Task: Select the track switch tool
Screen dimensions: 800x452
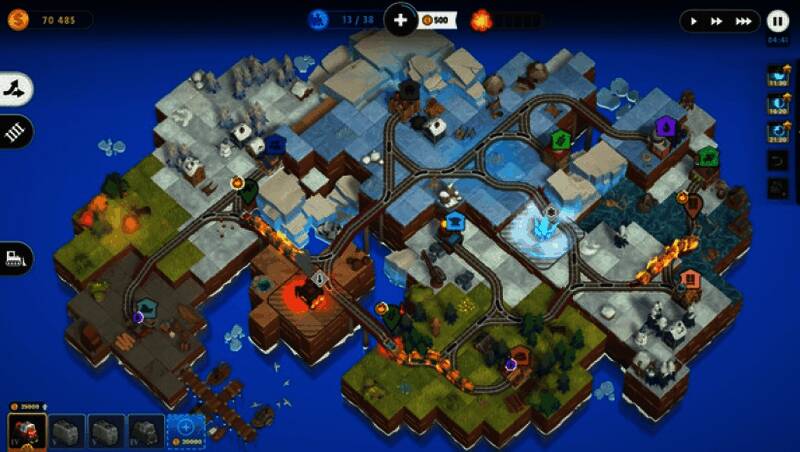Action: pos(16,89)
